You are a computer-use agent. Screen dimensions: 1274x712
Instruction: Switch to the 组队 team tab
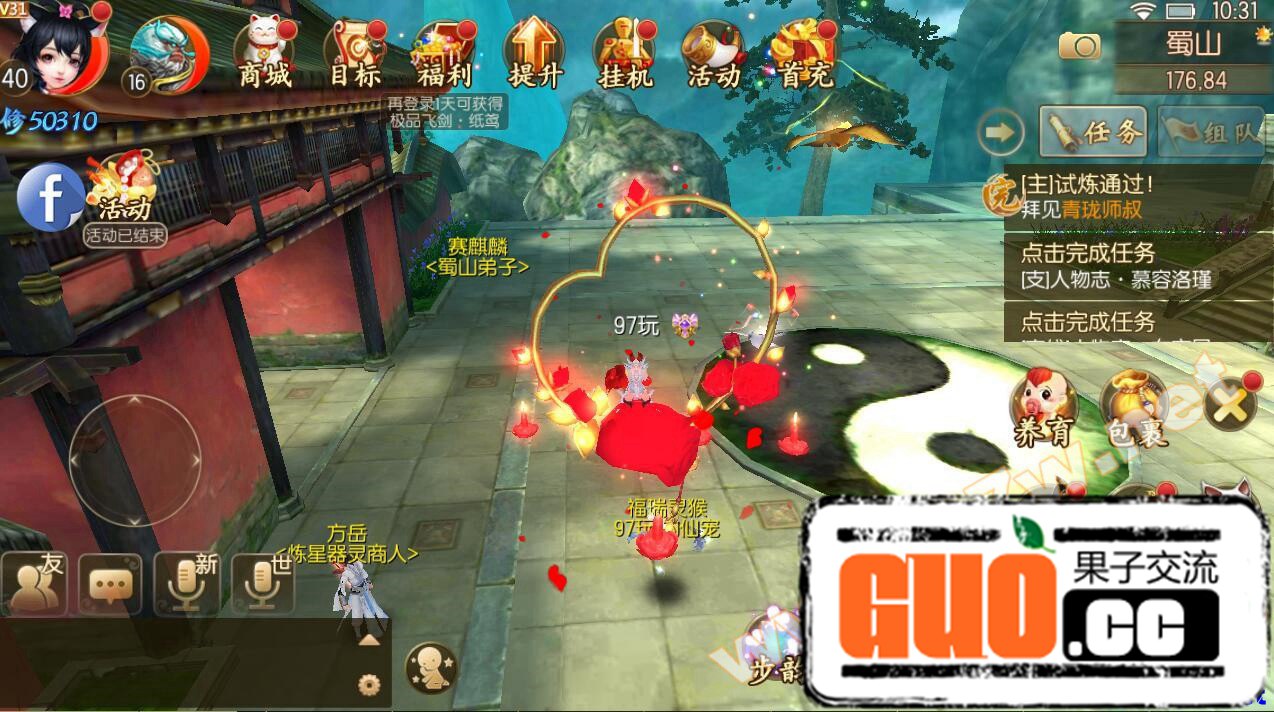tap(1213, 132)
